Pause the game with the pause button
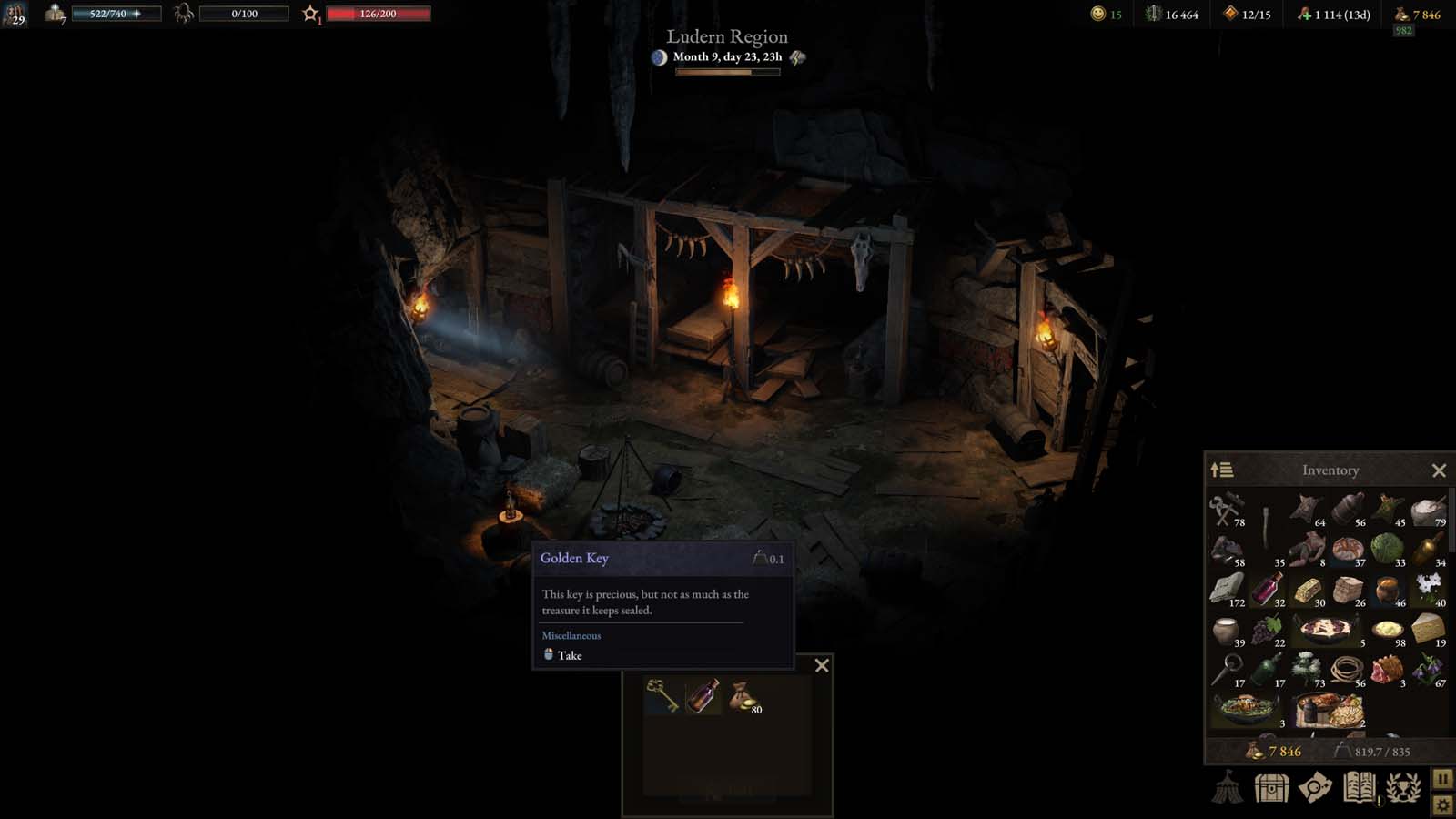Viewport: 1456px width, 819px height. [x=1442, y=779]
